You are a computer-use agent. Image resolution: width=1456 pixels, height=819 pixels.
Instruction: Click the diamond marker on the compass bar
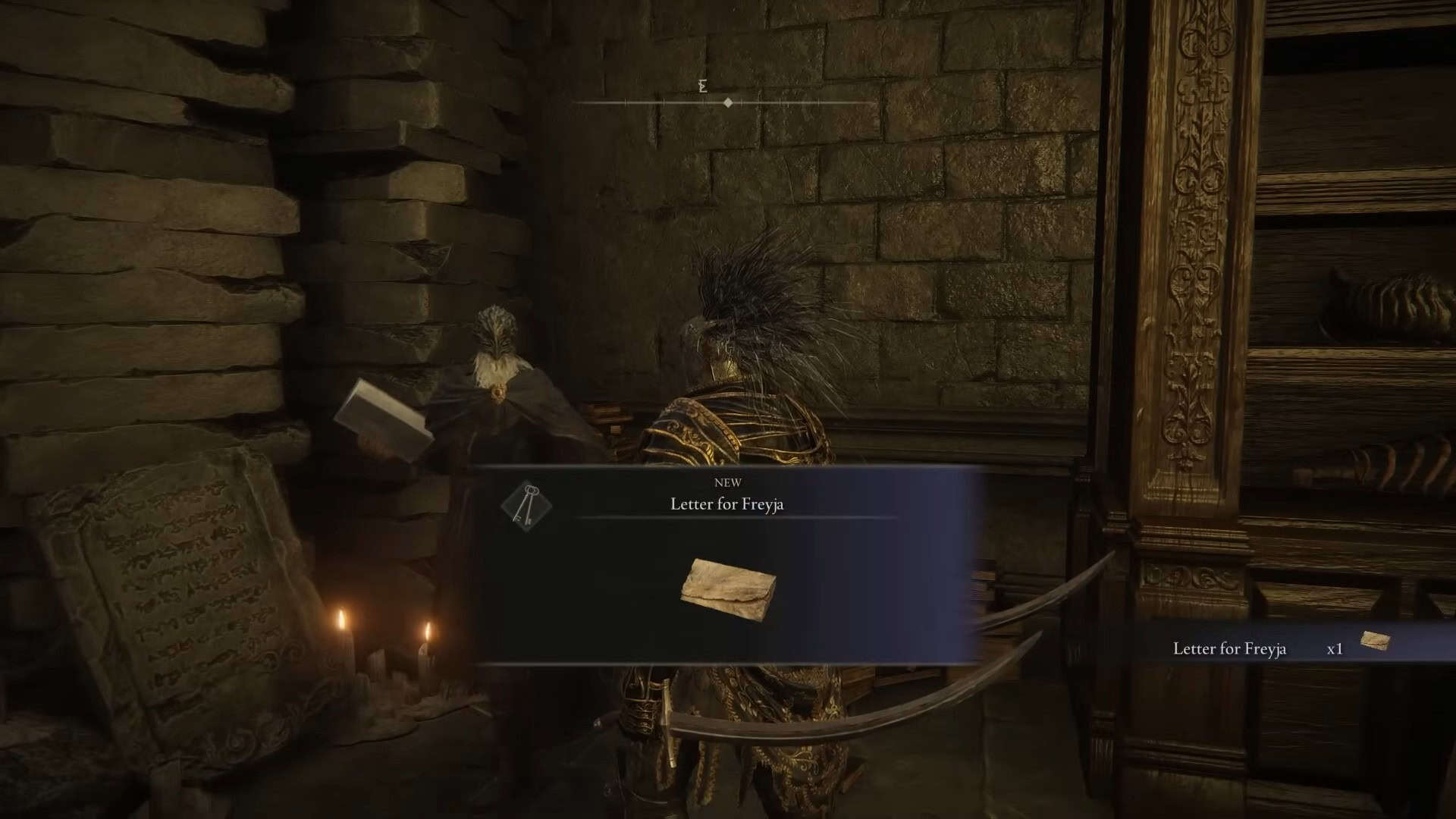pyautogui.click(x=729, y=104)
